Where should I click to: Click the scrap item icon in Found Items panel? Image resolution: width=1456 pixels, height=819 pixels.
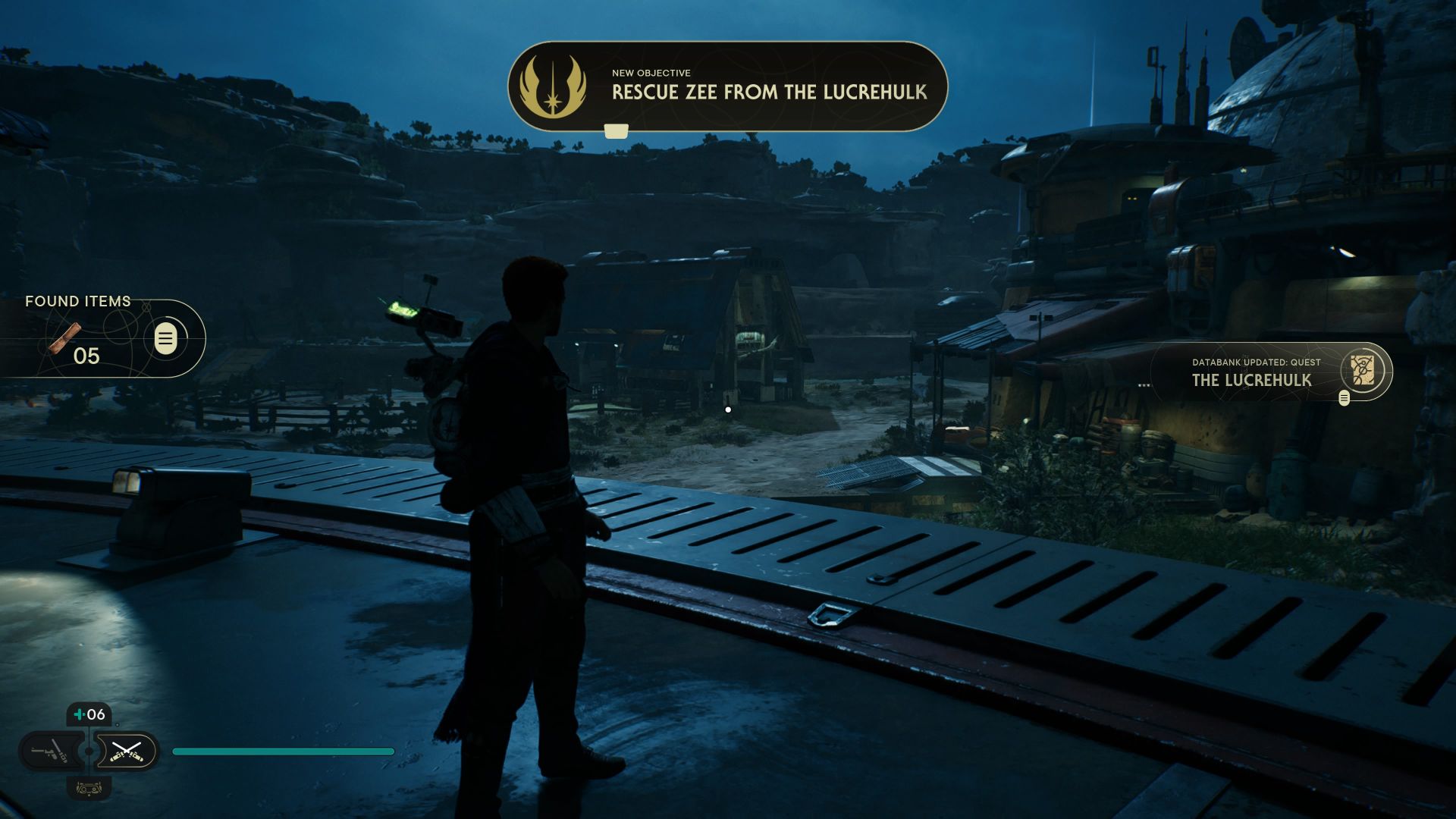[x=67, y=340]
